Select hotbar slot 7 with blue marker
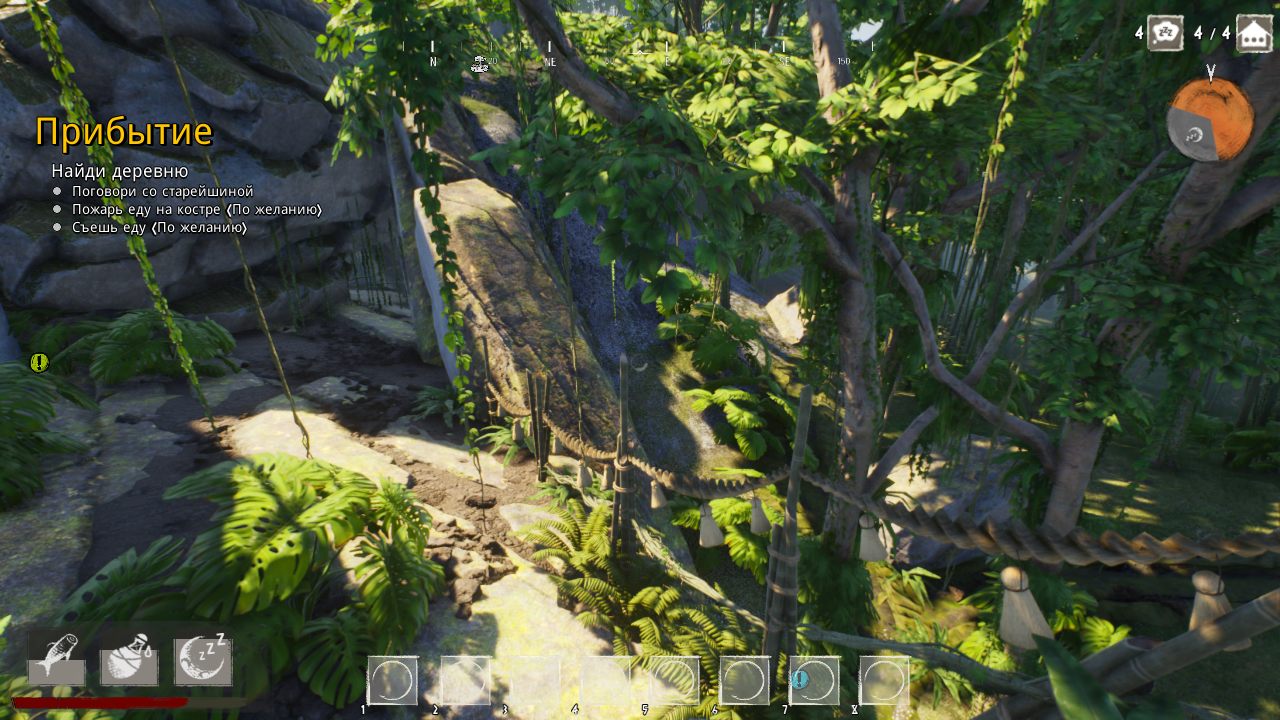Image resolution: width=1280 pixels, height=720 pixels. tap(814, 681)
